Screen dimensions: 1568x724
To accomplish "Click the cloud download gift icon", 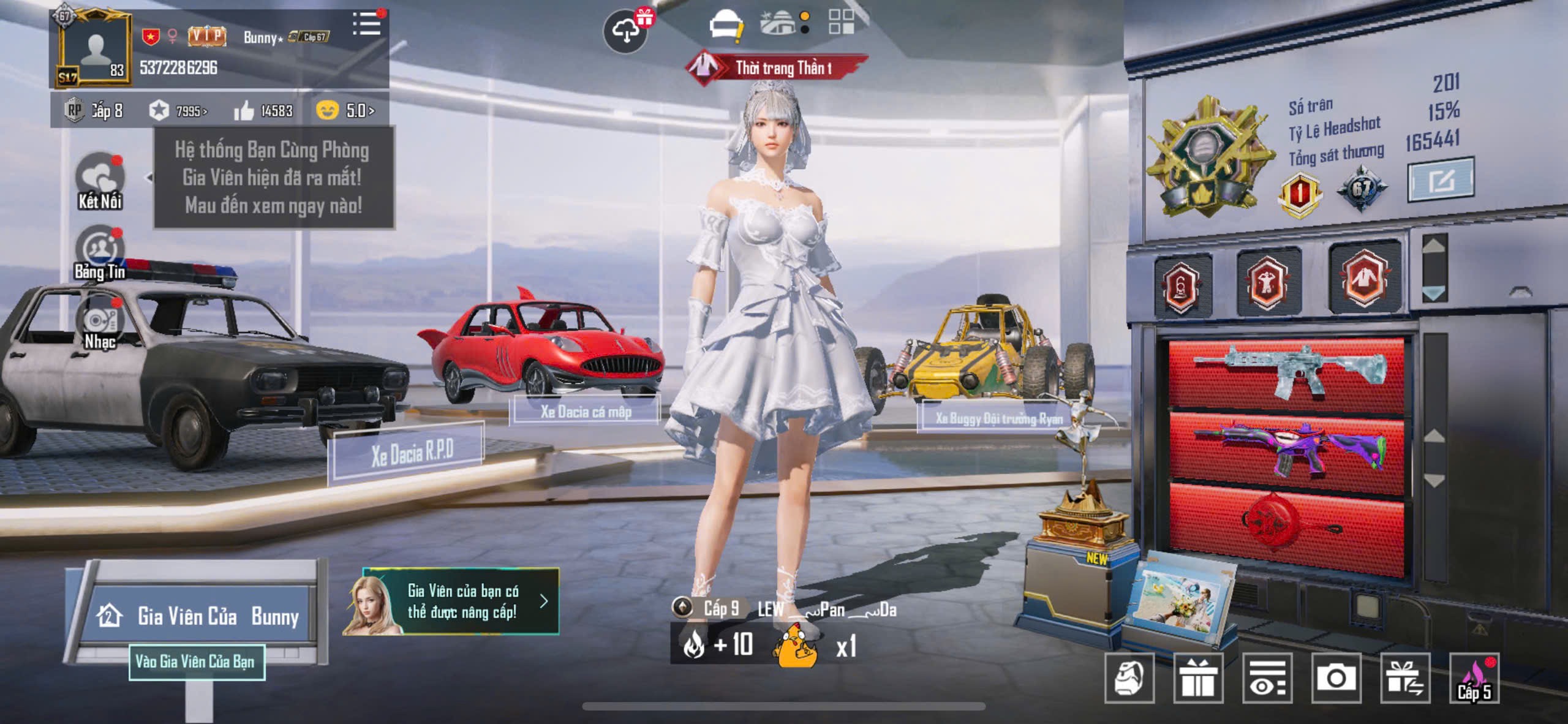I will pos(625,31).
